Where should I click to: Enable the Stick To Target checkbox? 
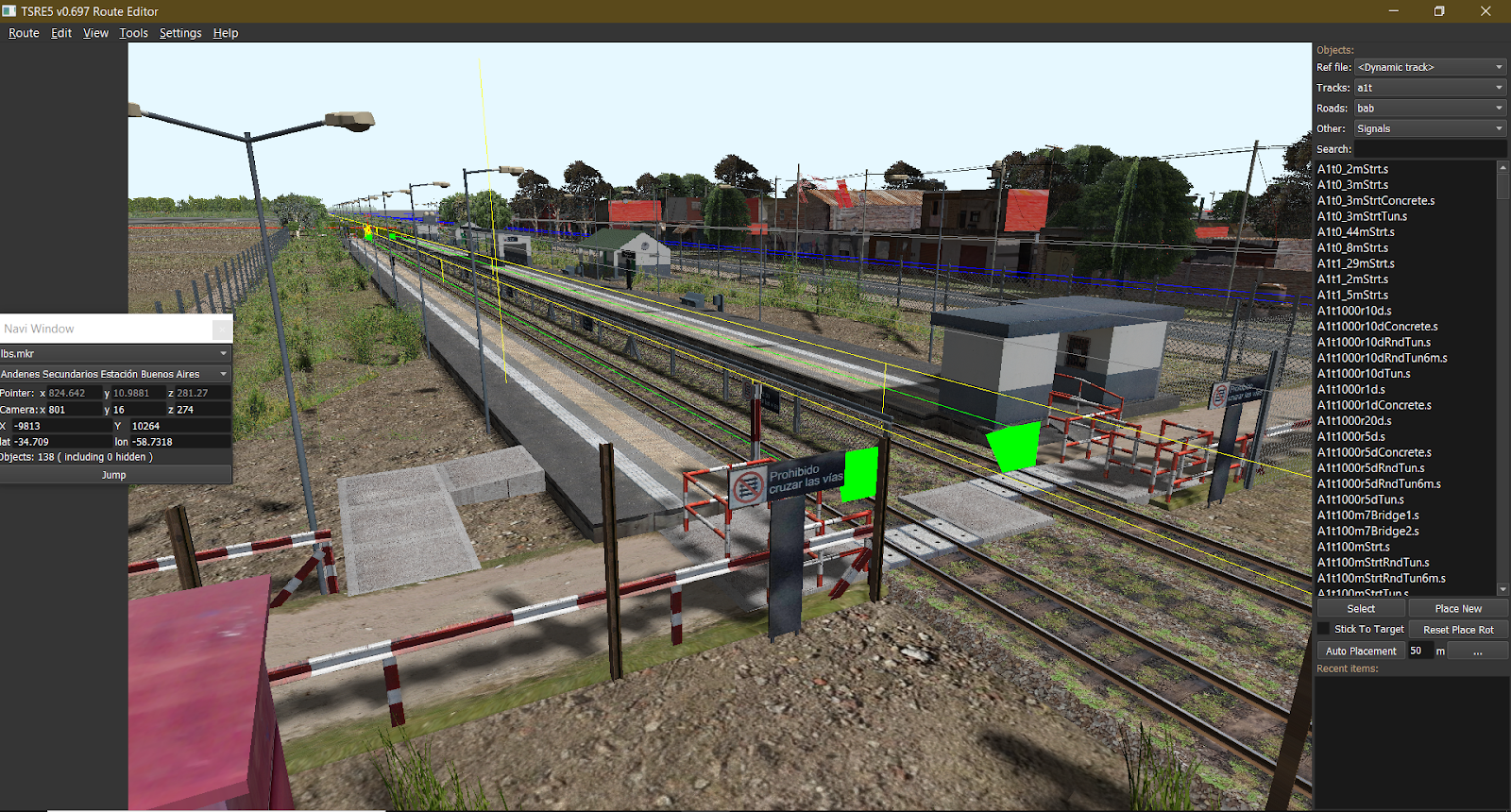click(x=1325, y=629)
